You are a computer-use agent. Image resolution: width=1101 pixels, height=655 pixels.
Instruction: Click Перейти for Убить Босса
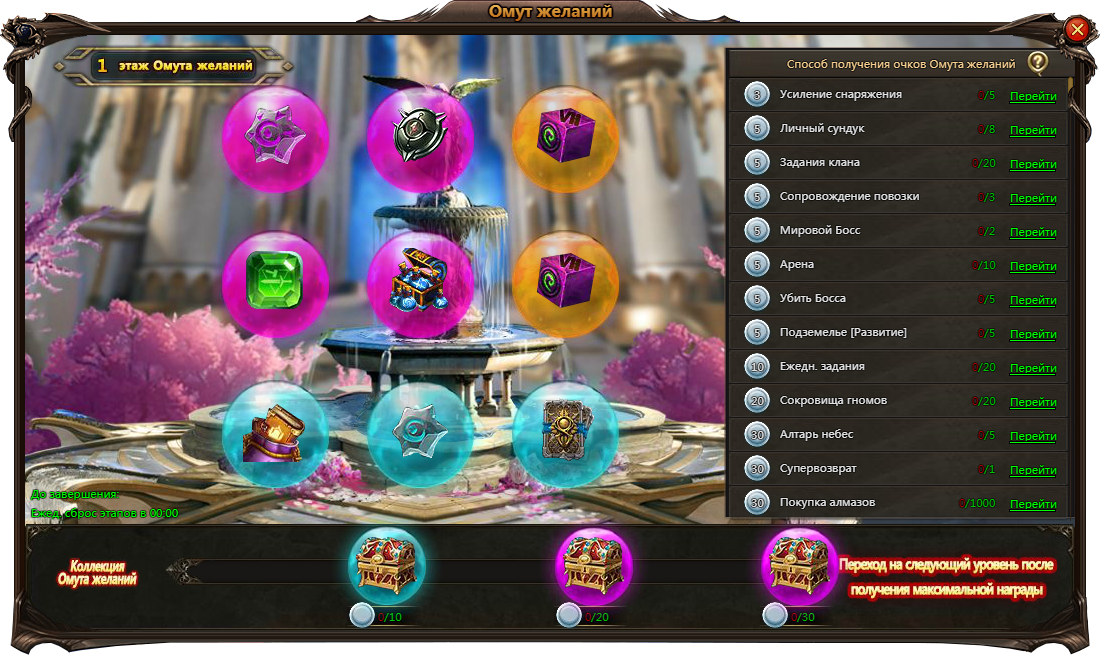(x=1033, y=301)
